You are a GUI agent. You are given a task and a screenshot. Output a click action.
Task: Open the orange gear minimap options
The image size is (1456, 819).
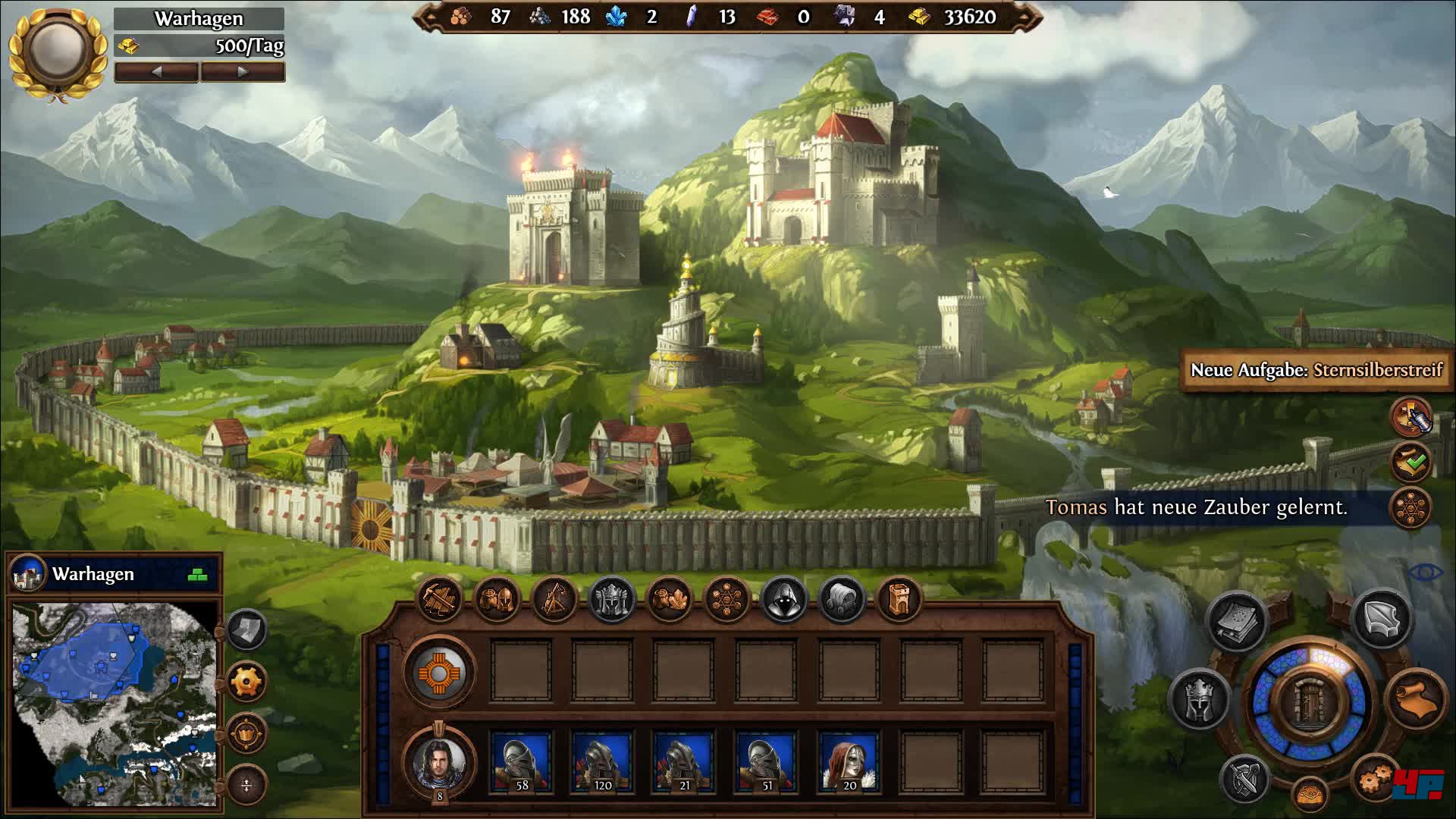(x=246, y=681)
